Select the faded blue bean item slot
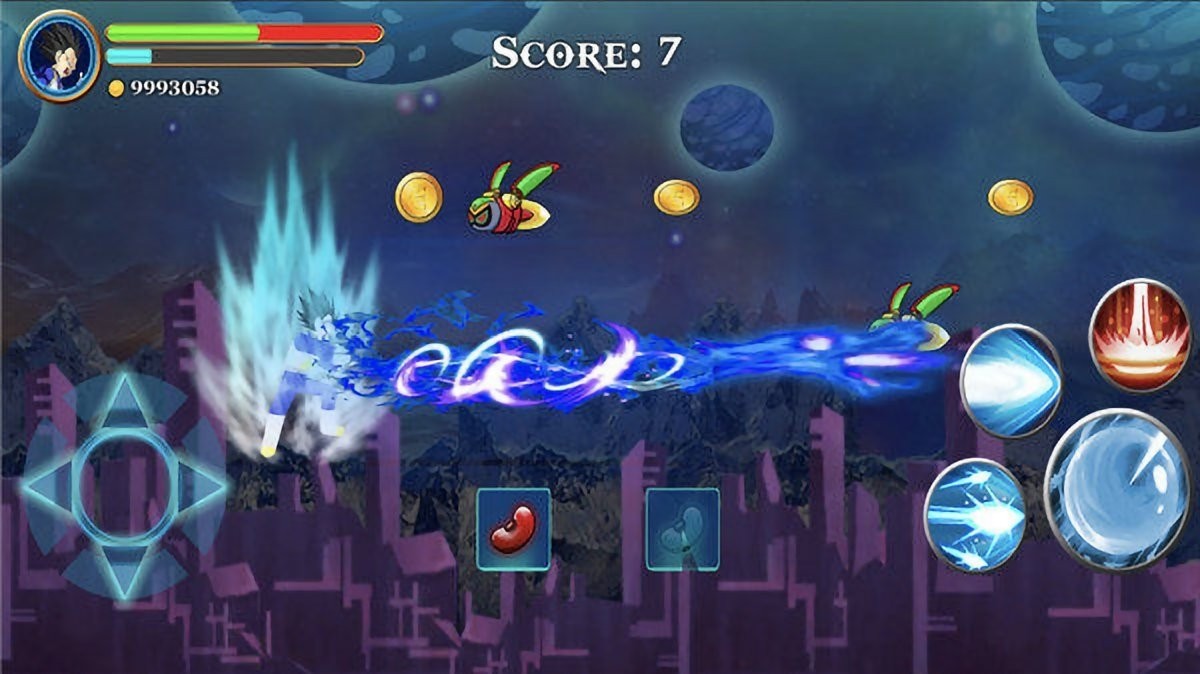1200x674 pixels. [682, 529]
